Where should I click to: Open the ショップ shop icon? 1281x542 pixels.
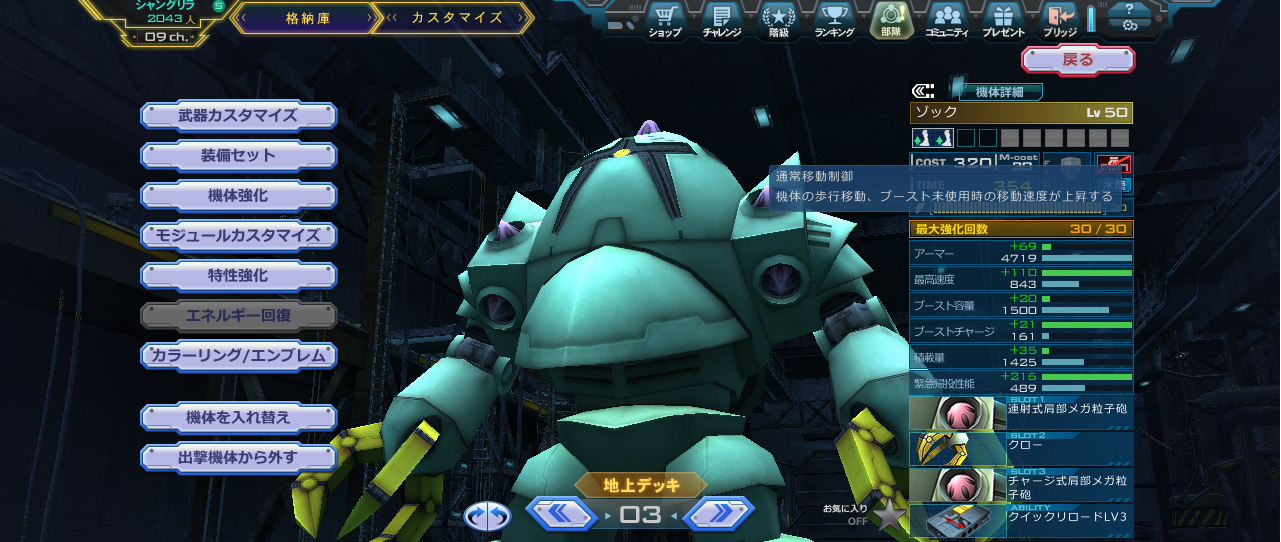664,20
